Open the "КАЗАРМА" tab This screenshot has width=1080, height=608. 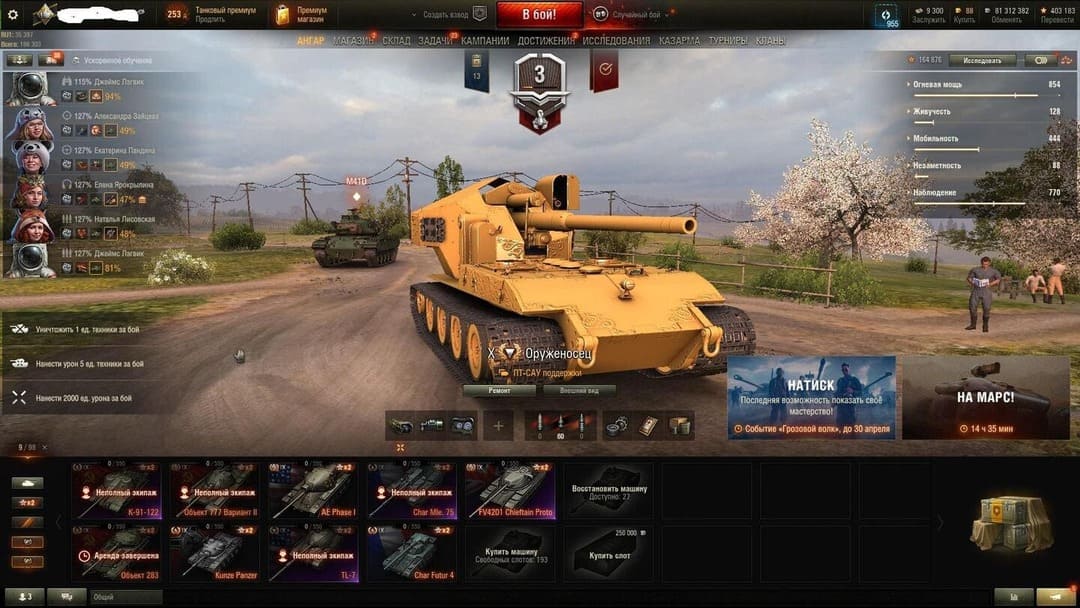click(x=679, y=41)
